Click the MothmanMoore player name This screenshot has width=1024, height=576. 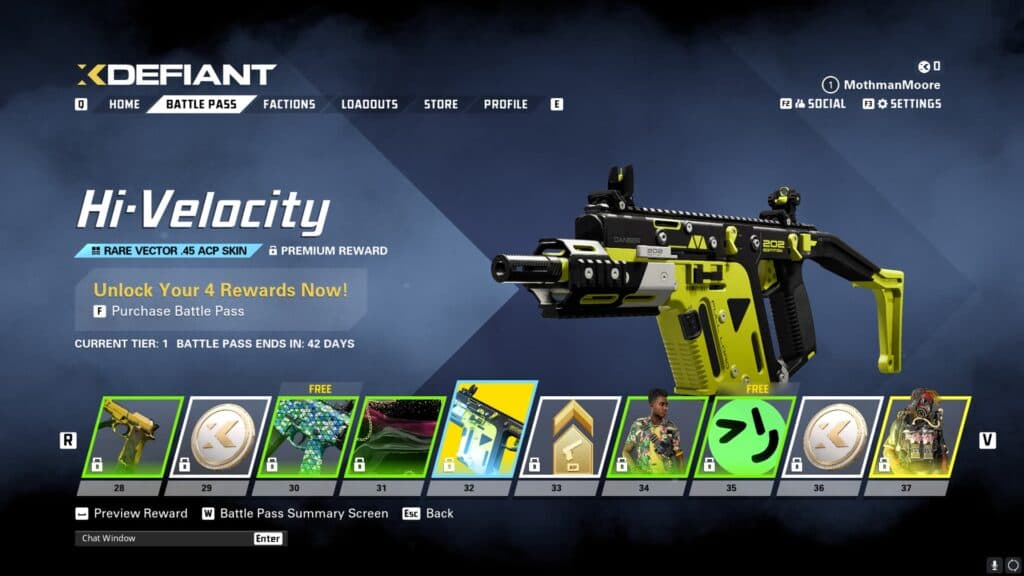(x=891, y=85)
